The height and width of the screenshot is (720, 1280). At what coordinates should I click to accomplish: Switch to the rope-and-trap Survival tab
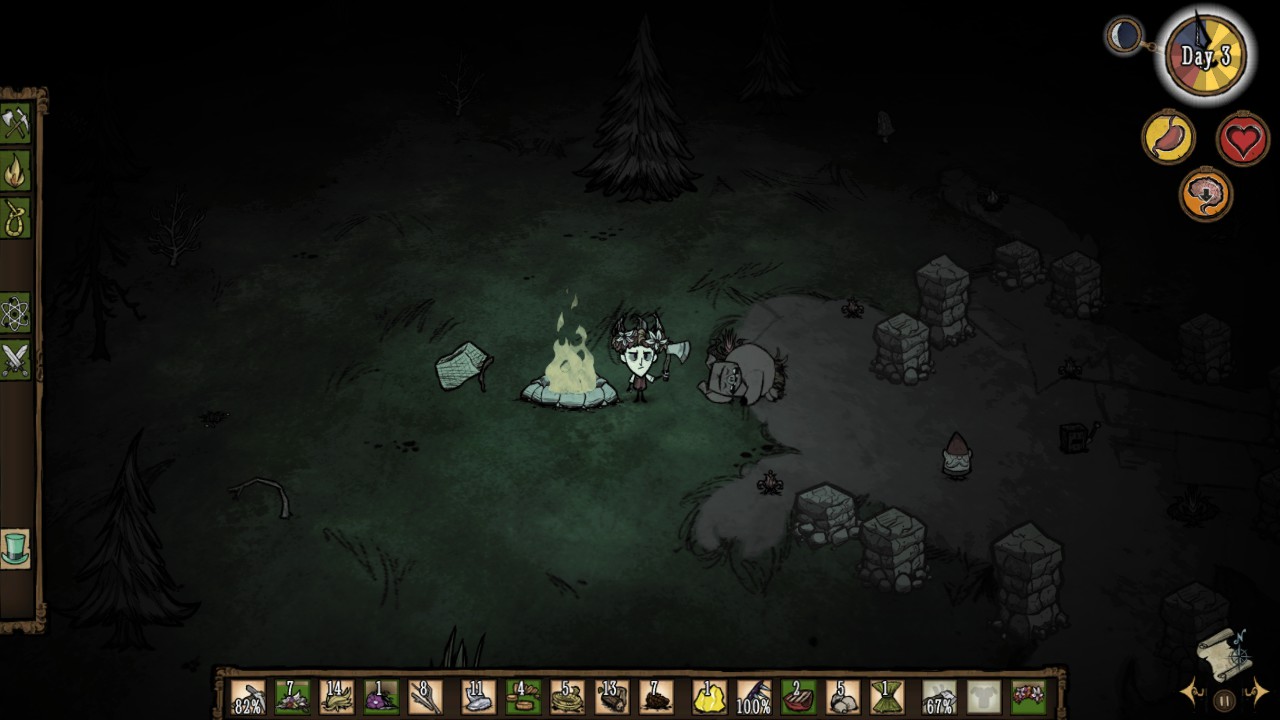tap(16, 218)
